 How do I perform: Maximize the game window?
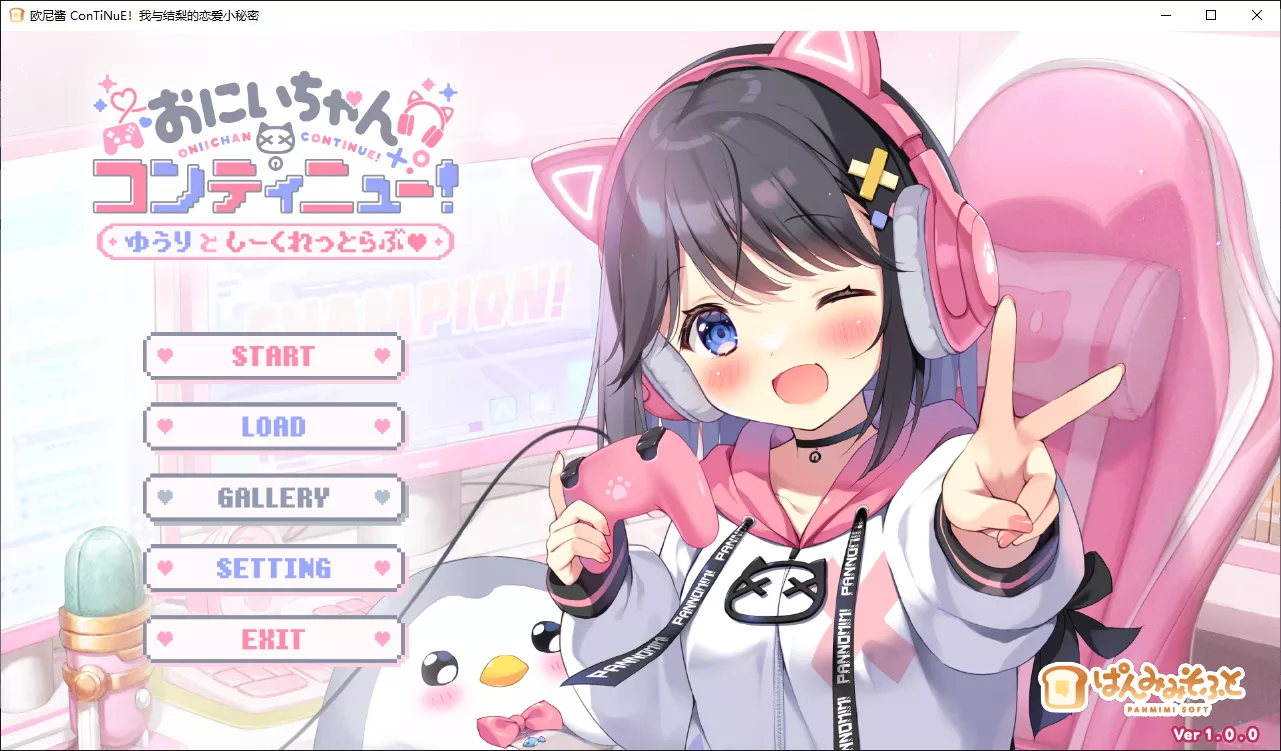click(x=1210, y=15)
